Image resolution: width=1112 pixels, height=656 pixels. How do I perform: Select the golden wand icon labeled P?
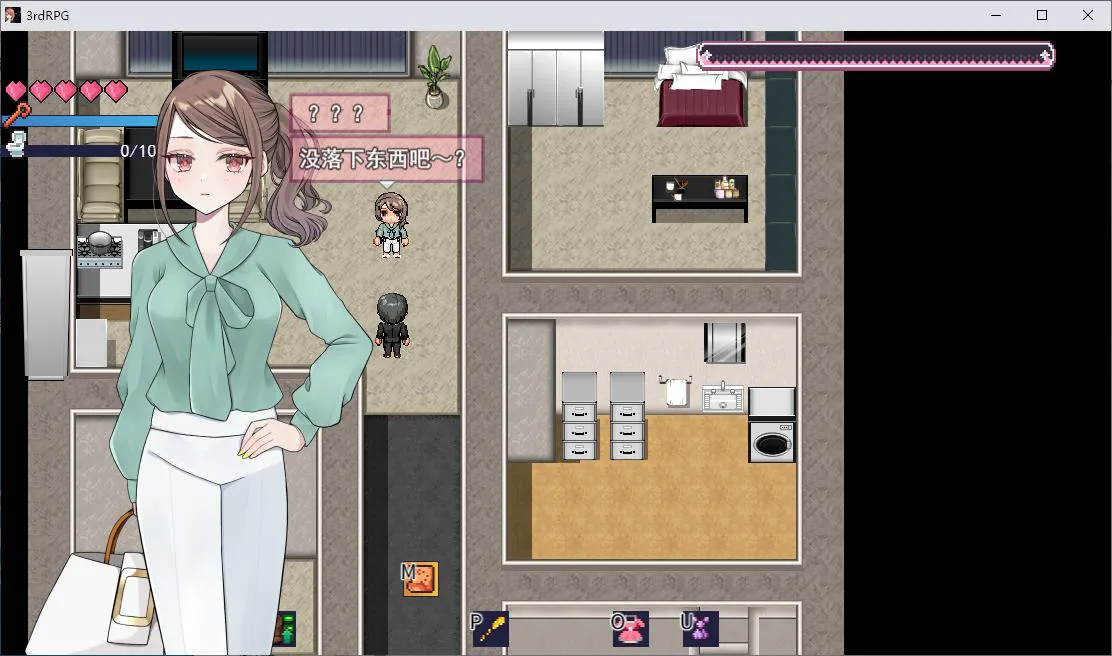[x=491, y=628]
